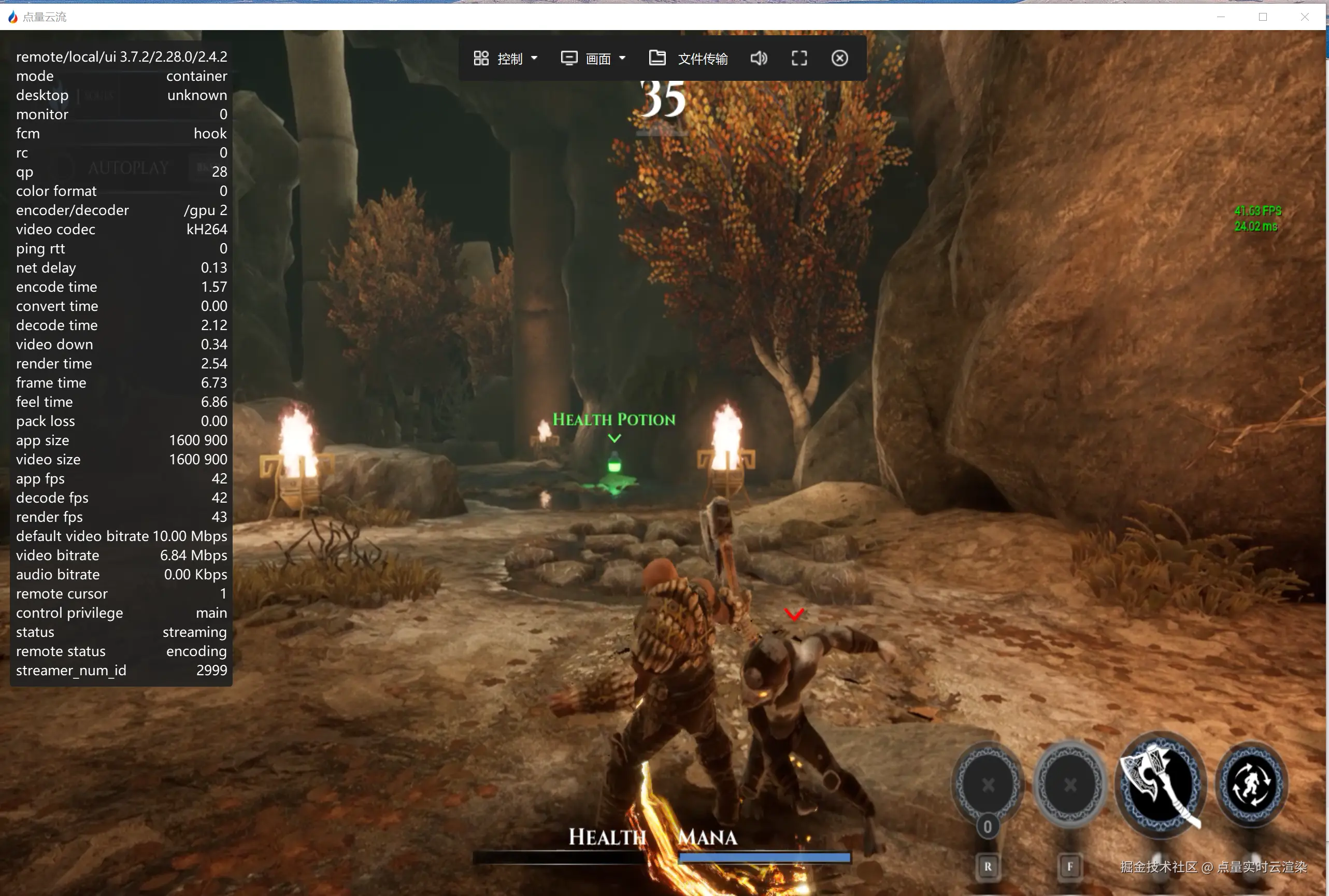
Task: Expand the control options under 控制
Action: (534, 58)
